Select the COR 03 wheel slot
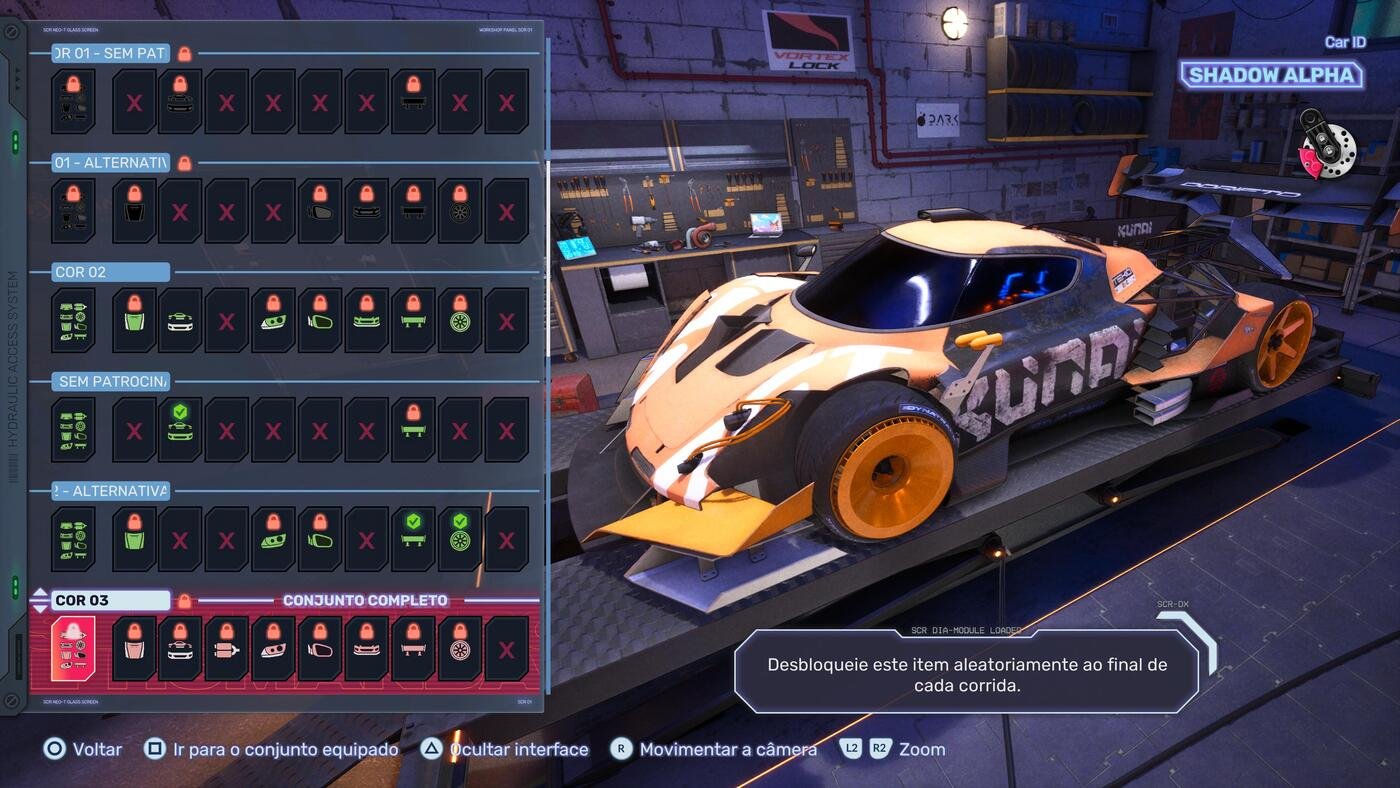 [460, 648]
